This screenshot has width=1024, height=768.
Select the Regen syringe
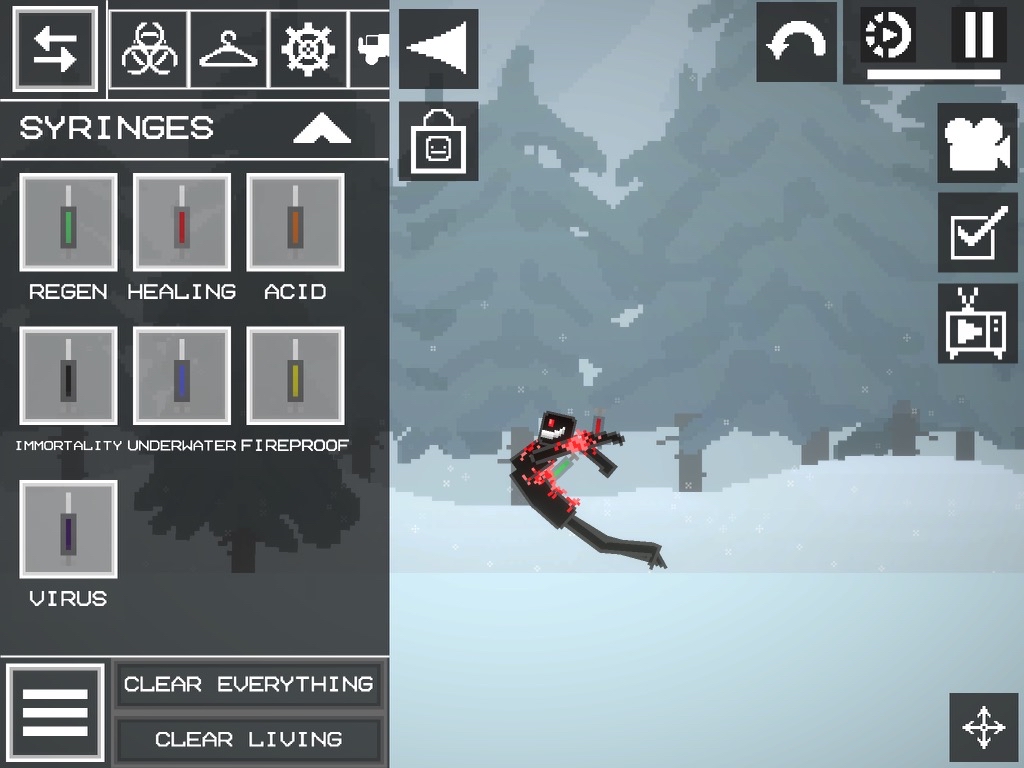tap(68, 222)
